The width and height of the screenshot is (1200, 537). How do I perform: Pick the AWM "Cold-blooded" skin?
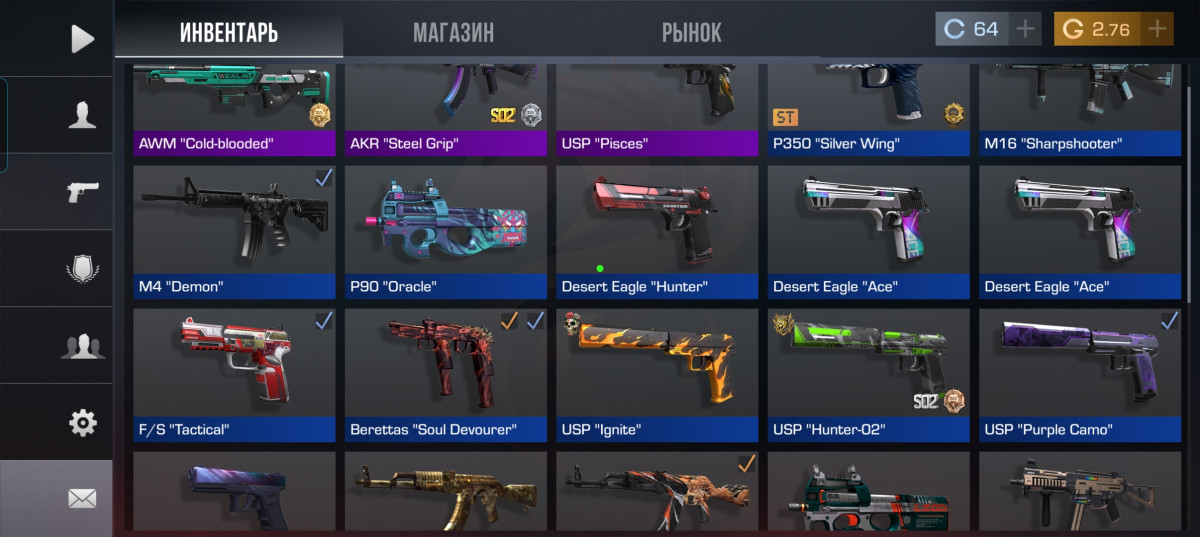pos(235,110)
